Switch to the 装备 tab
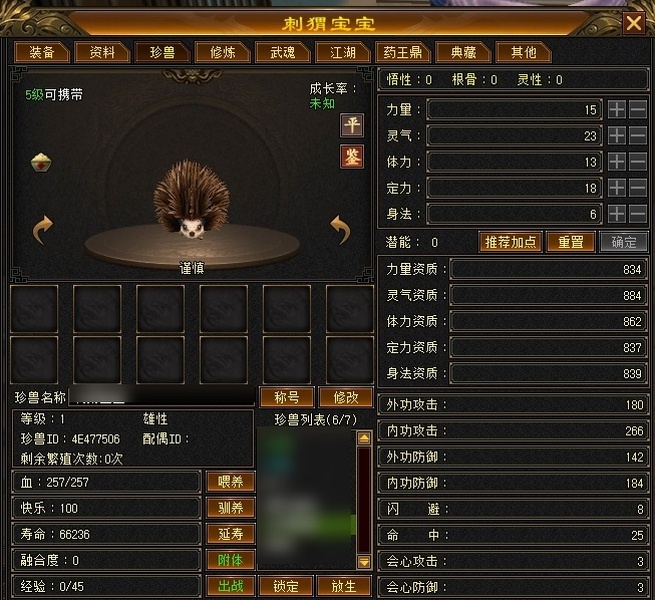 [42, 52]
